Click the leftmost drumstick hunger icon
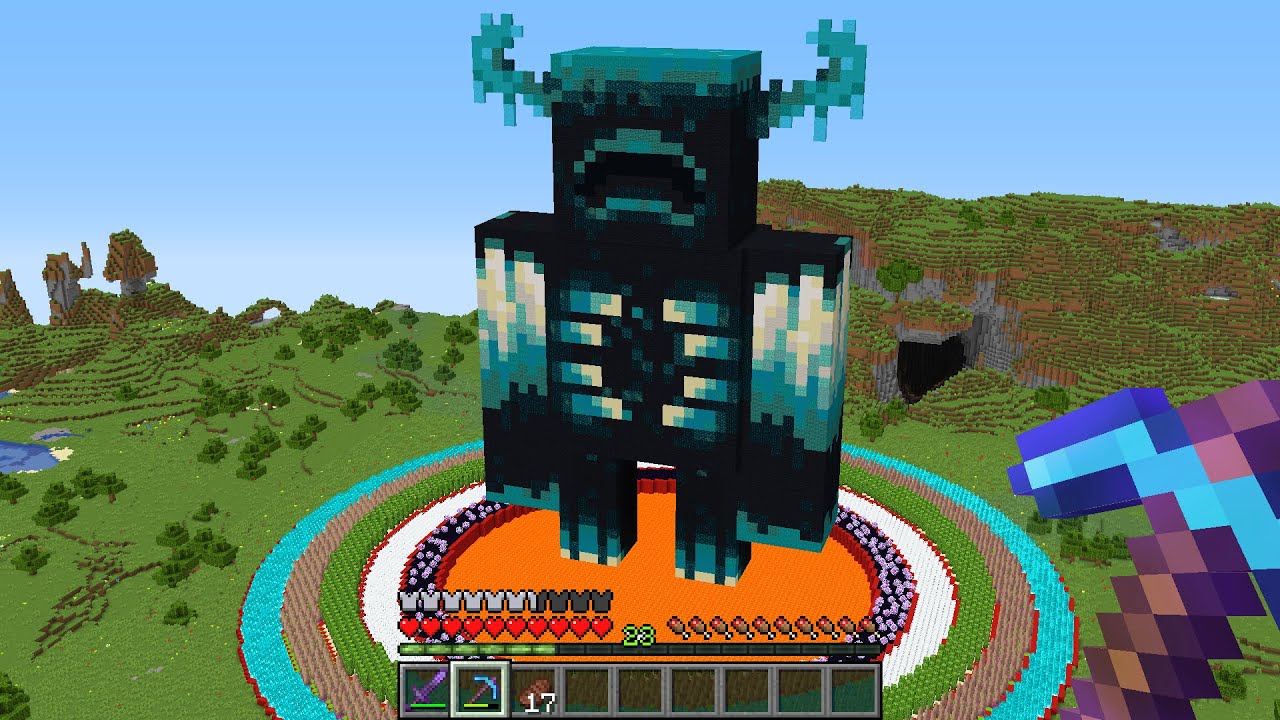The width and height of the screenshot is (1280, 720). pyautogui.click(x=677, y=625)
